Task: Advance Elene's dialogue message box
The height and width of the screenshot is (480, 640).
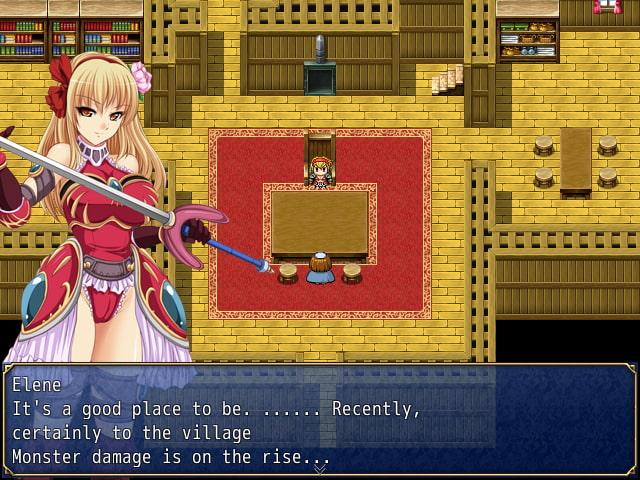Action: (x=319, y=420)
